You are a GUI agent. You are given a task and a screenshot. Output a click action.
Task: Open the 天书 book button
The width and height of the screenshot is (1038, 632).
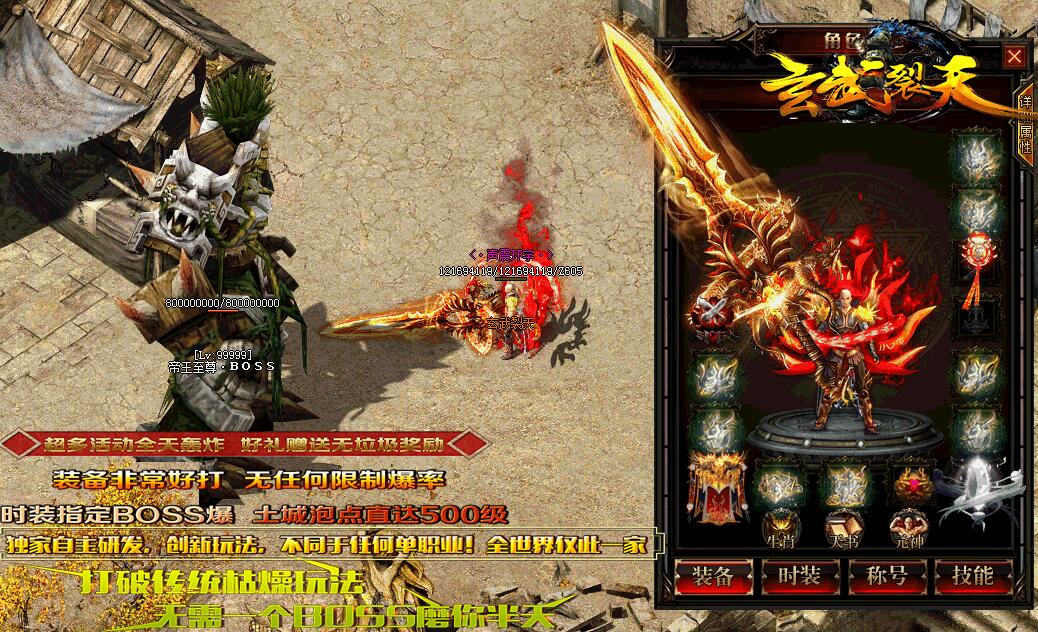[844, 529]
